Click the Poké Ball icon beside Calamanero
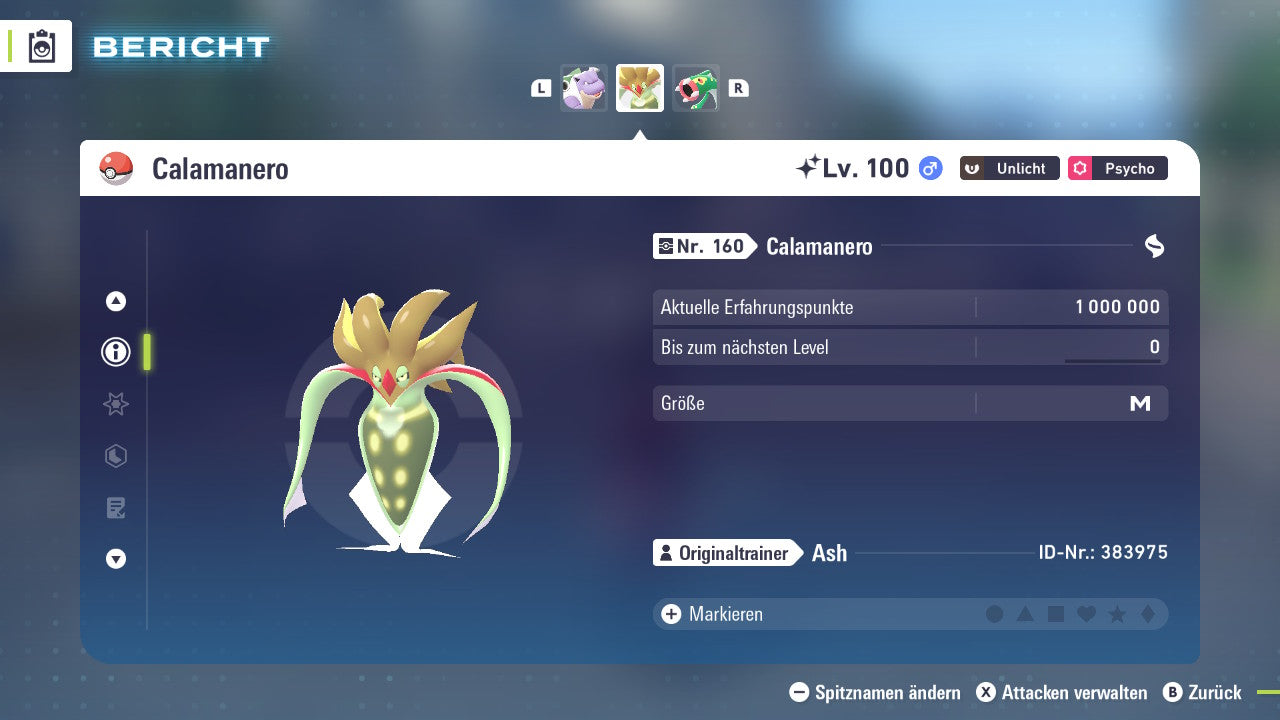Image resolution: width=1280 pixels, height=720 pixels. (x=117, y=169)
